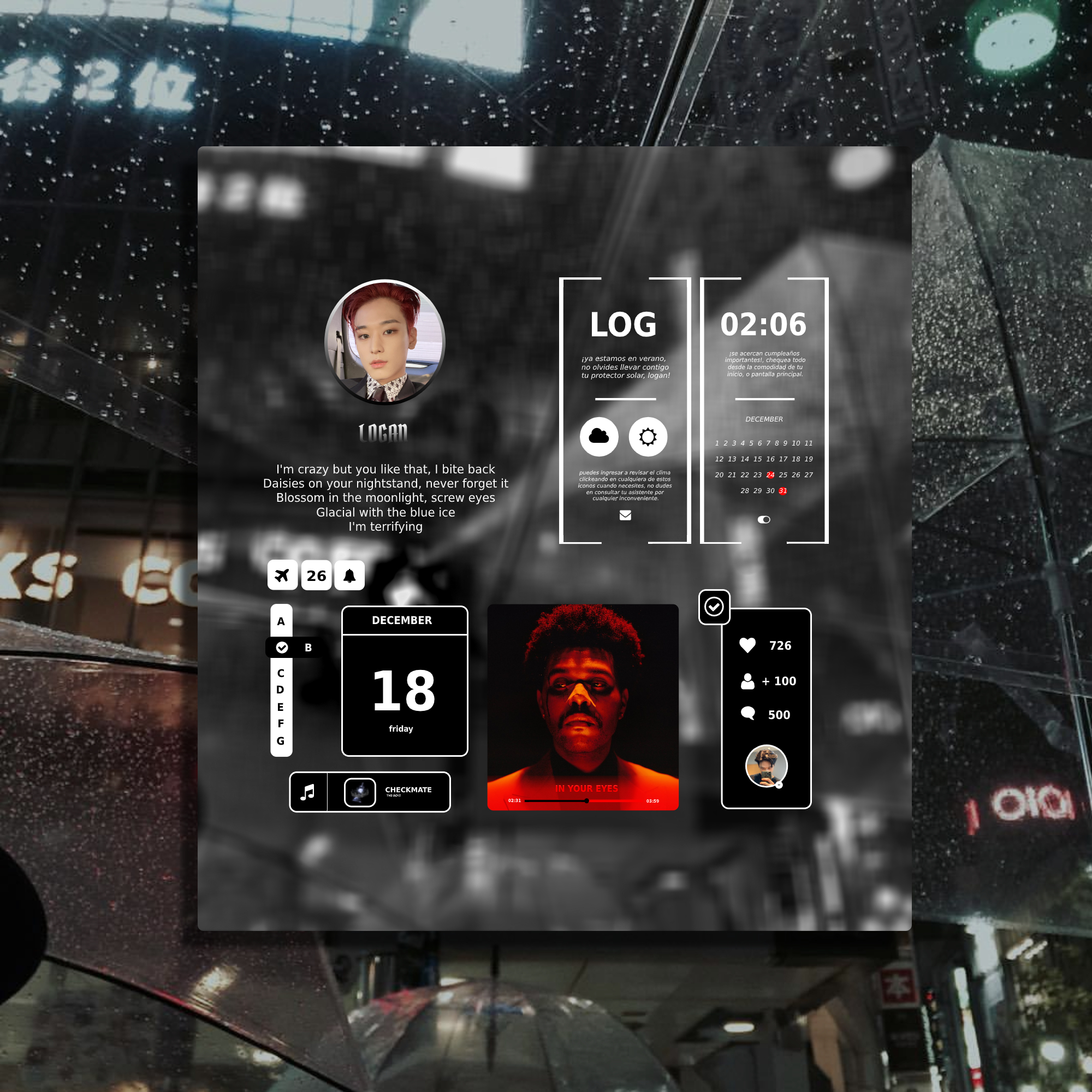Click the checkmark circle beside letter B
The height and width of the screenshot is (1092, 1092).
282,648
